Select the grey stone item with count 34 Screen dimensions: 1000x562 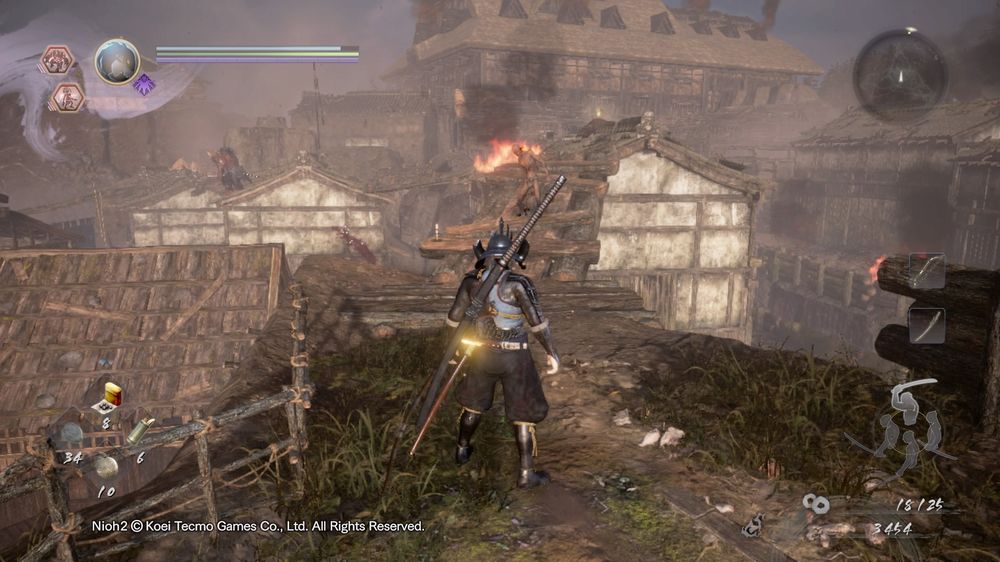[68, 435]
